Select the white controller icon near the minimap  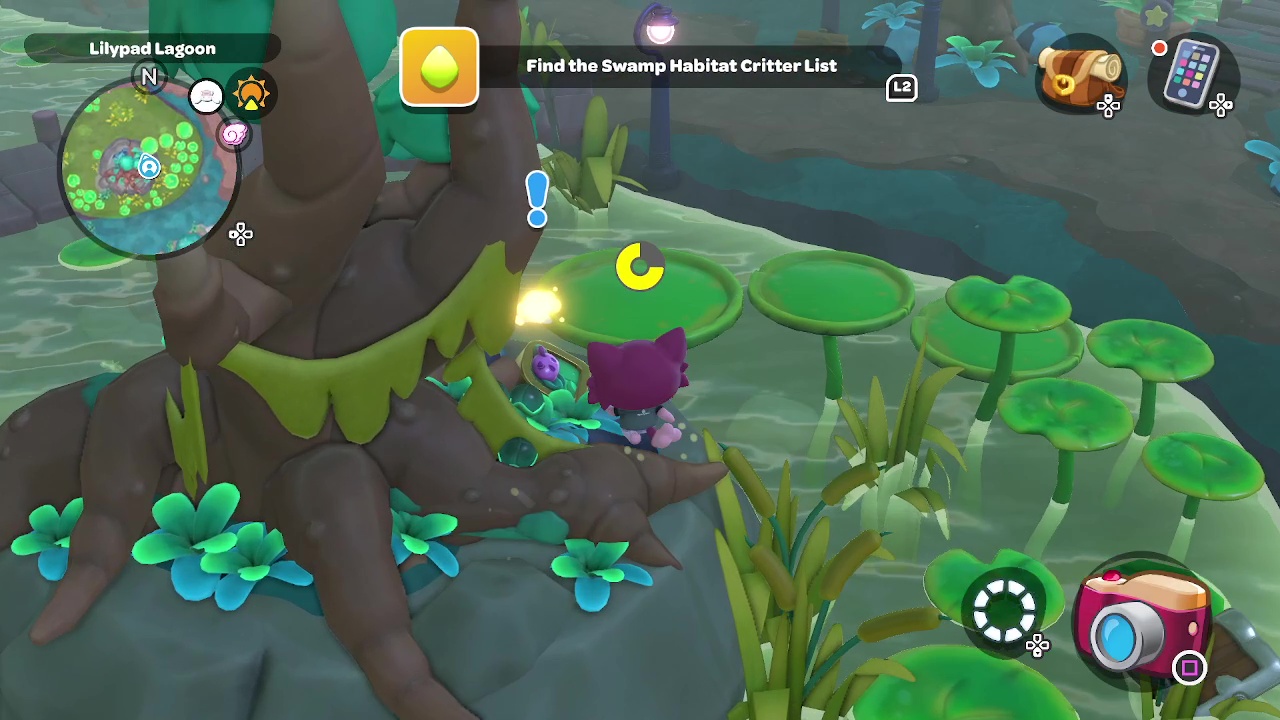(205, 94)
